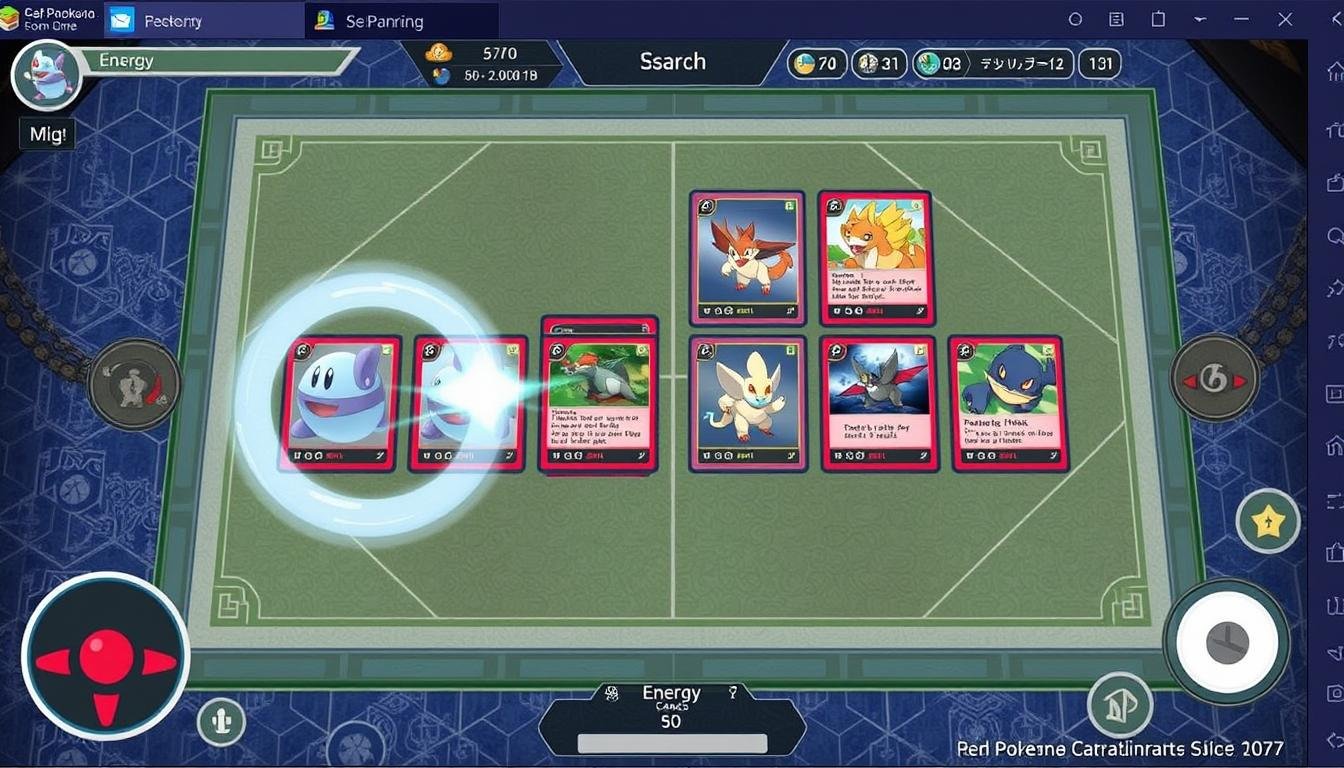1344x768 pixels.
Task: Click the Search banner at top center
Action: [671, 62]
